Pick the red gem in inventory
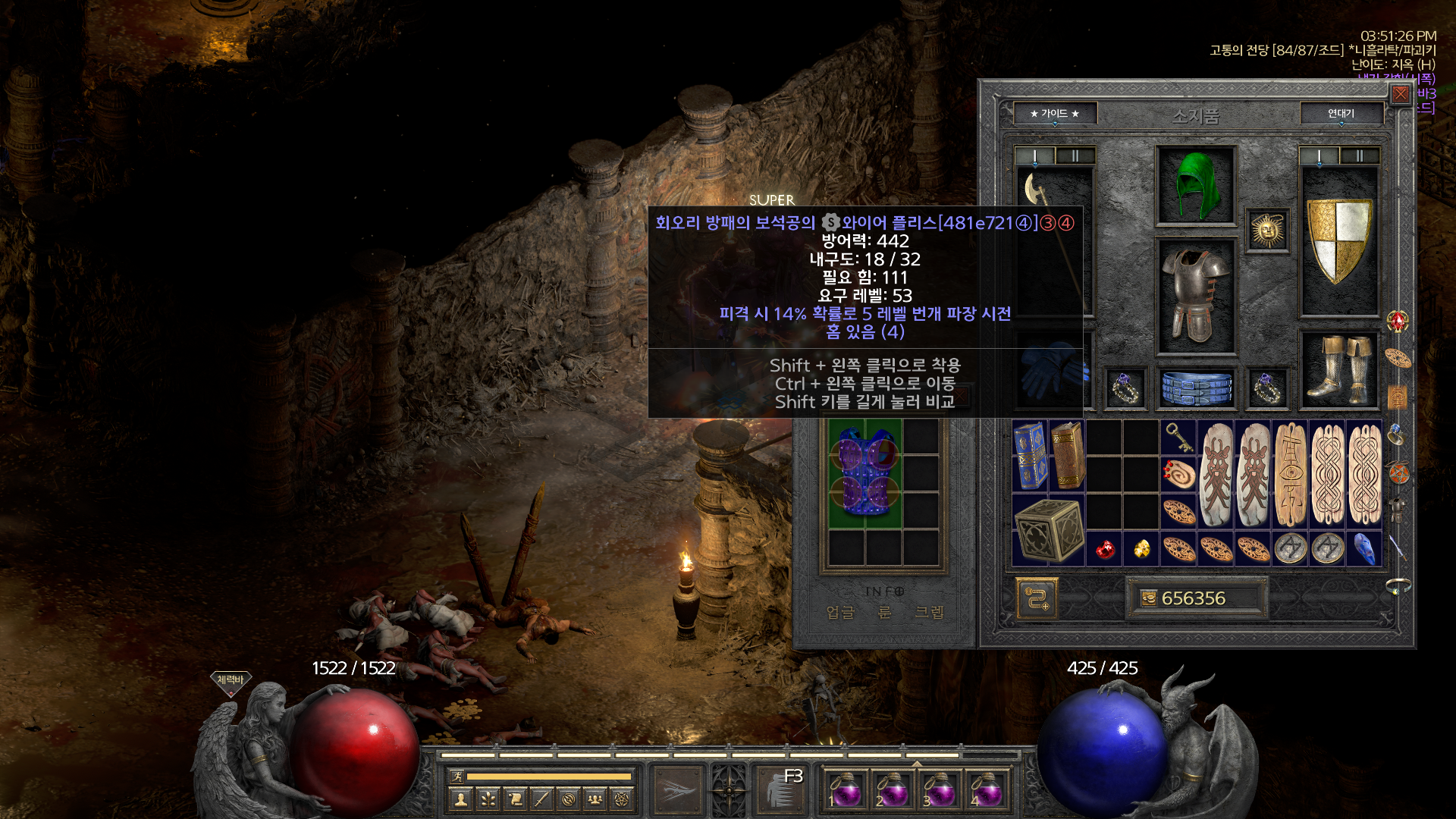 [x=1105, y=549]
